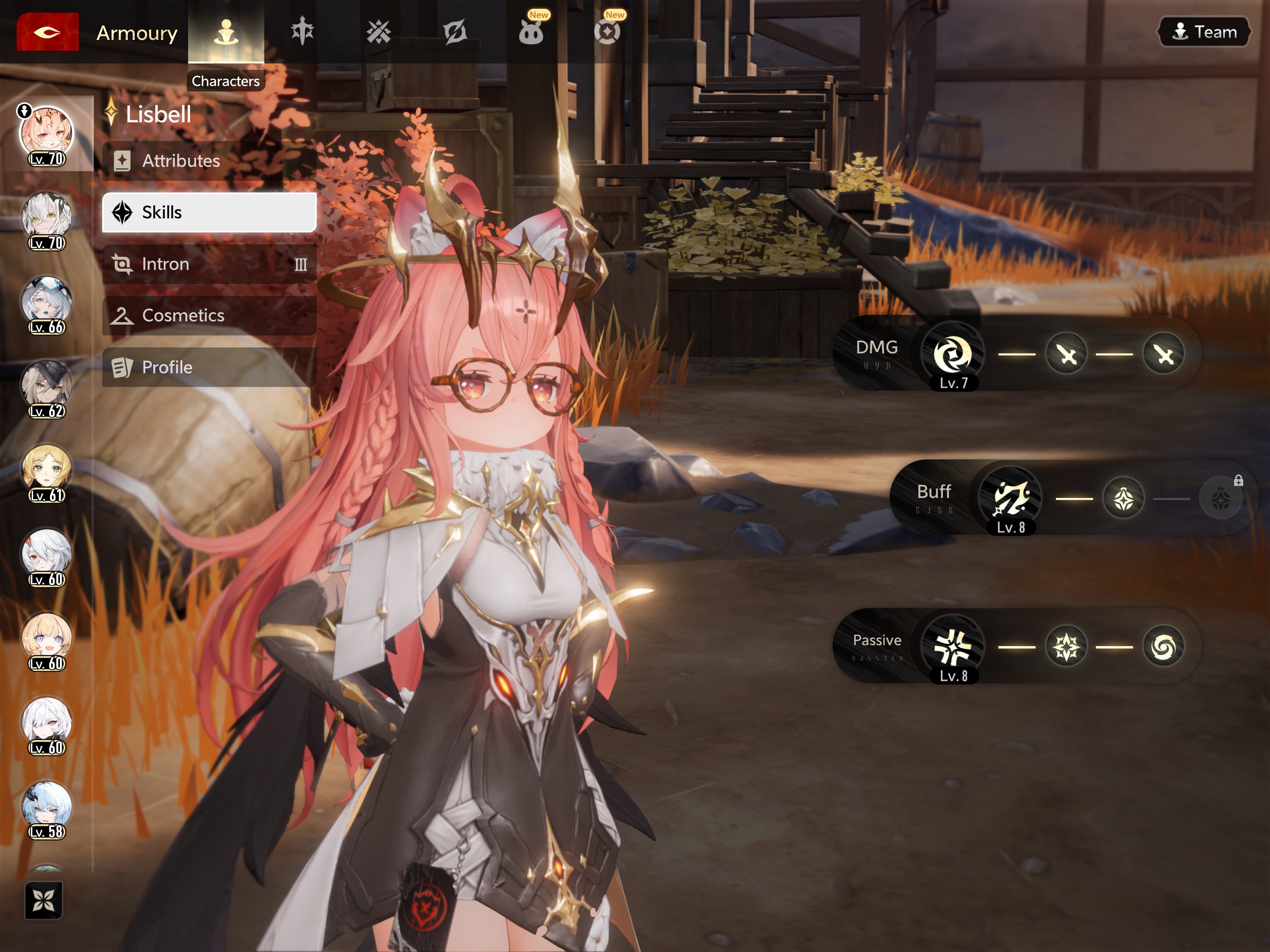Viewport: 1270px width, 952px height.
Task: Select the Skills menu entry
Action: tap(209, 212)
